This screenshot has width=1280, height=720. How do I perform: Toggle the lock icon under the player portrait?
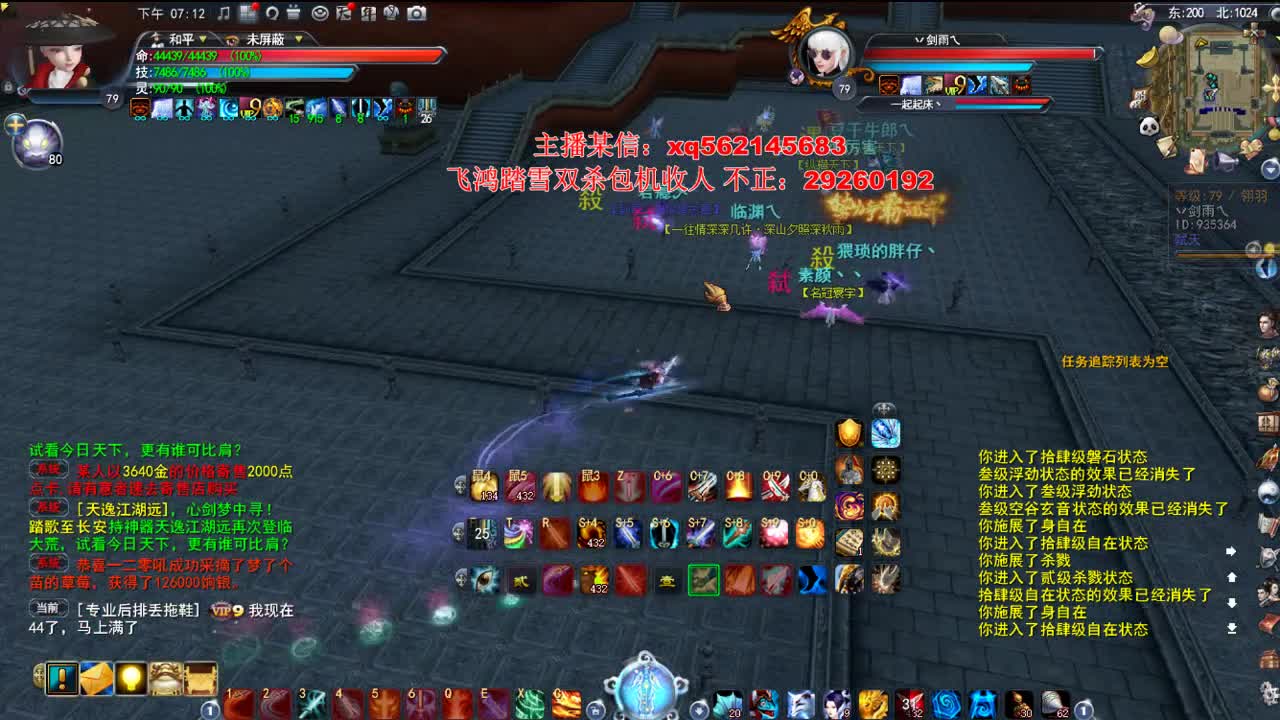[8, 87]
